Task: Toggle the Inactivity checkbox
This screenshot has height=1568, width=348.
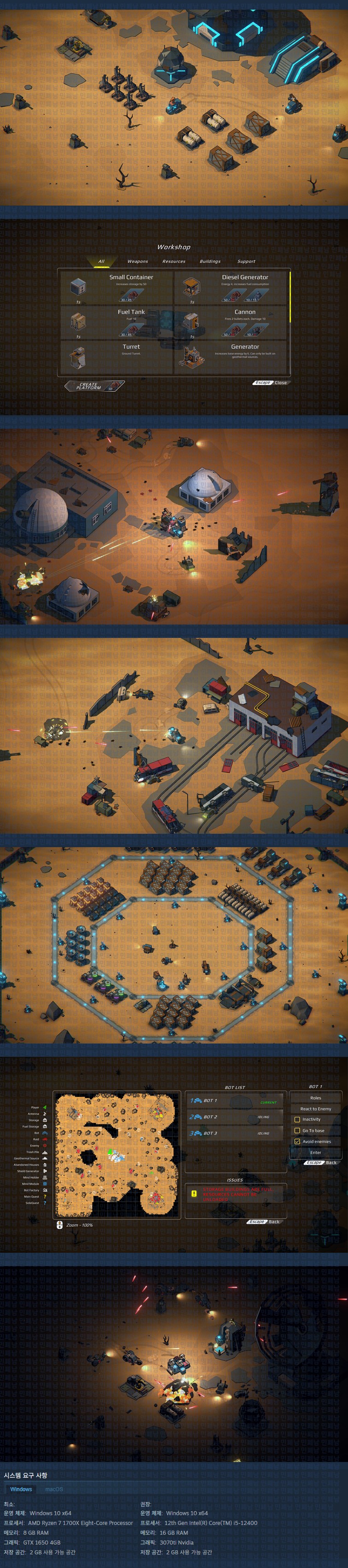Action: click(x=297, y=1120)
